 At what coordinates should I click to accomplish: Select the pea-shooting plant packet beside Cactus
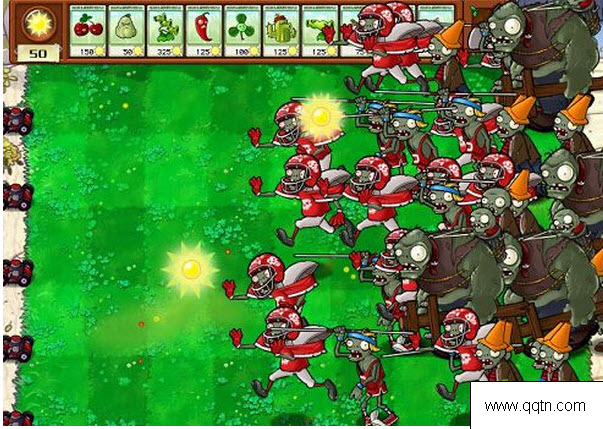320,30
